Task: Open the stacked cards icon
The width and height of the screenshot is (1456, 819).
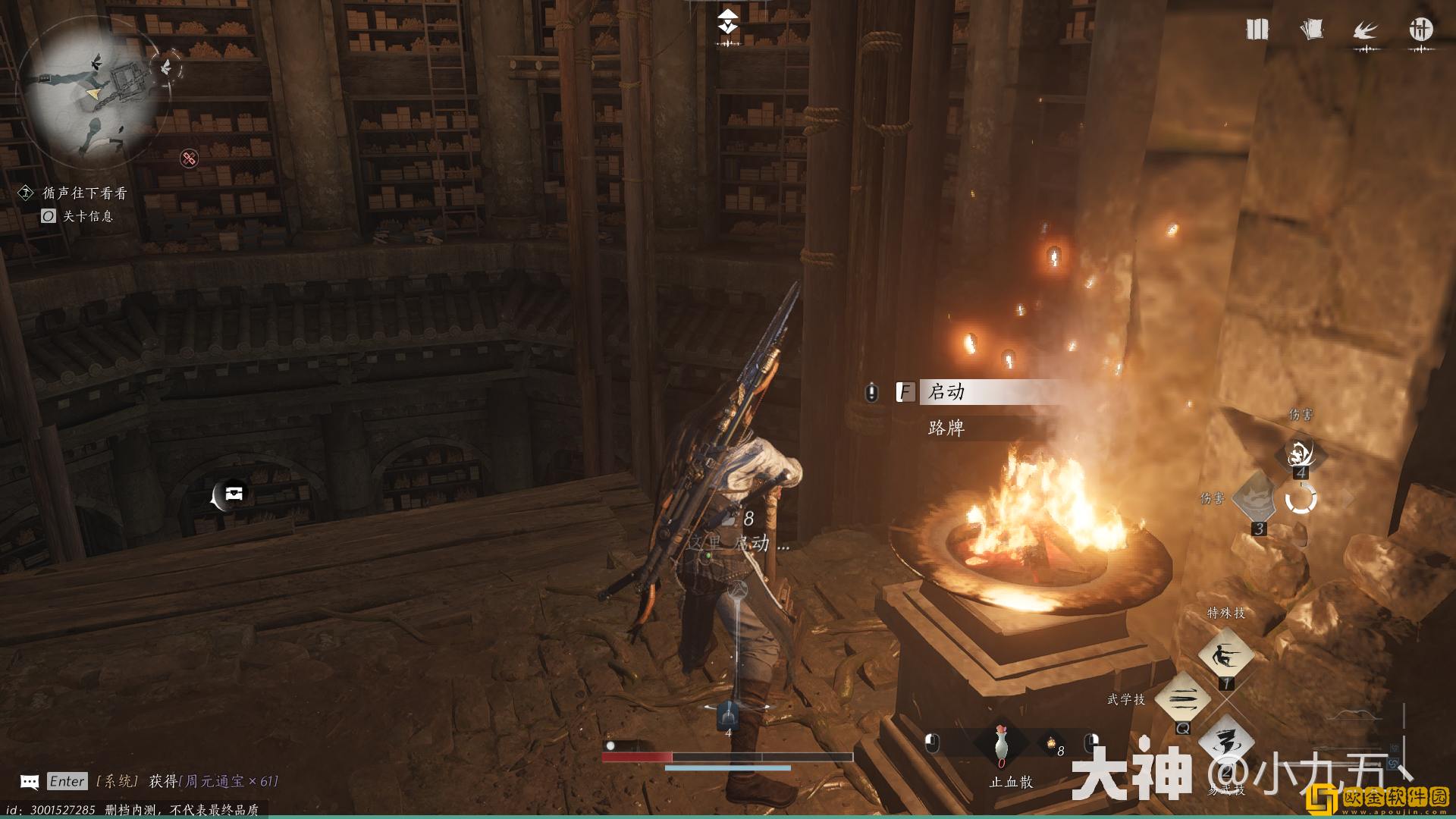Action: (x=1311, y=30)
